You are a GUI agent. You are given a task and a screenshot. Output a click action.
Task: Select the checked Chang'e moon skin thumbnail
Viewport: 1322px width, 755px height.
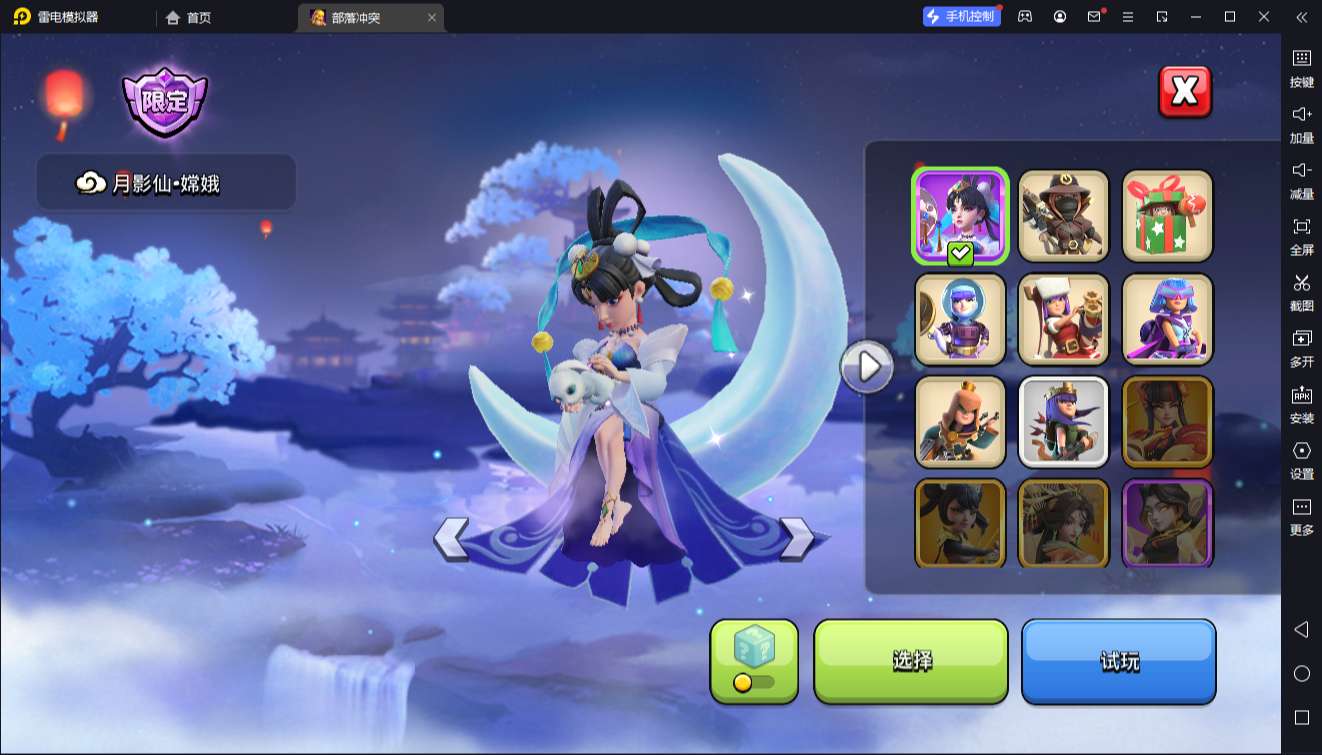[960, 215]
